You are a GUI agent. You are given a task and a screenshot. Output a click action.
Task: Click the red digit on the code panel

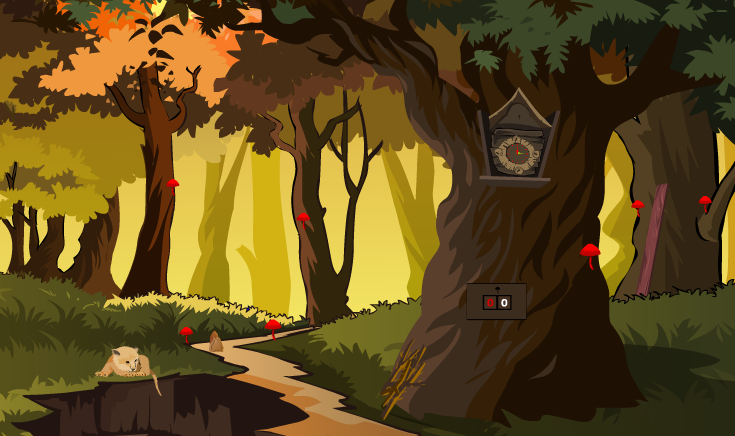pyautogui.click(x=490, y=302)
